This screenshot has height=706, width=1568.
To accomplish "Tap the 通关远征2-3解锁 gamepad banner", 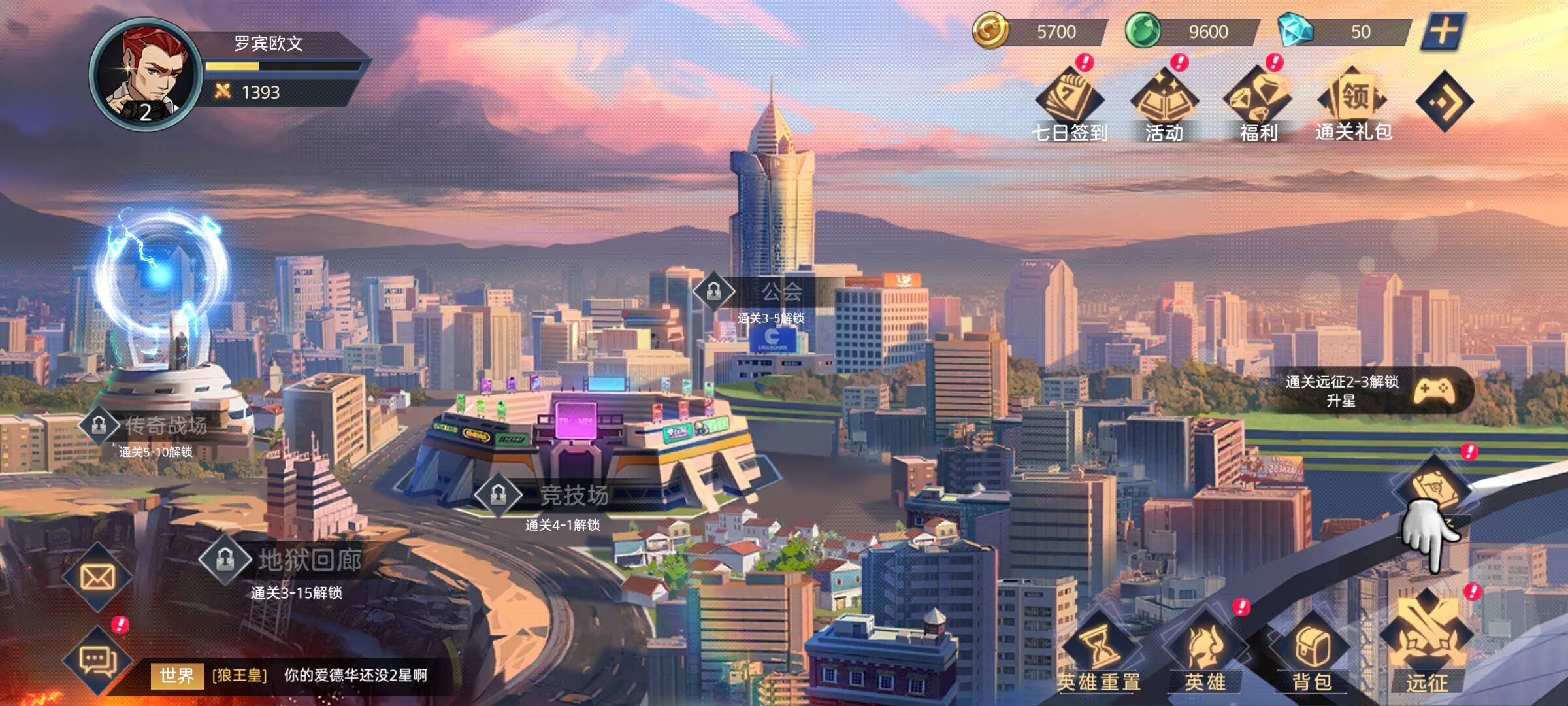I will click(1372, 391).
